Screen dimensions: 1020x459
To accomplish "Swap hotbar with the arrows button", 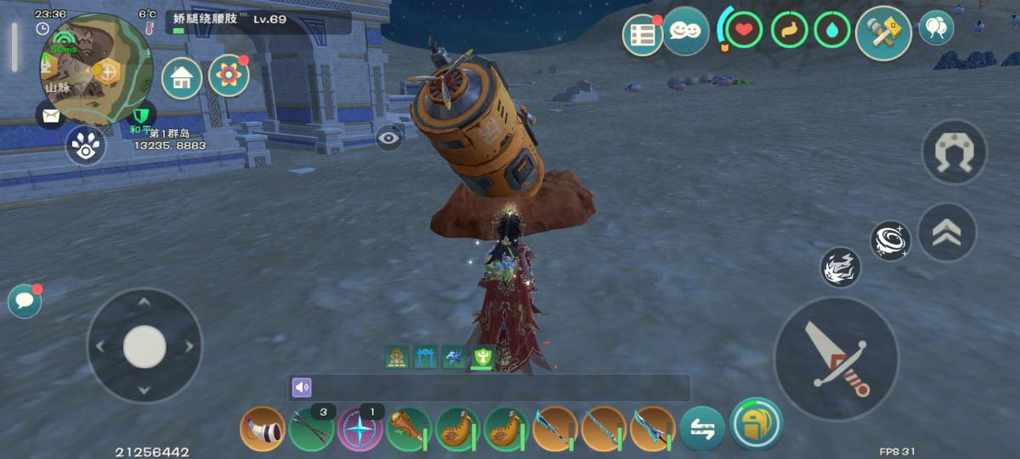I will (702, 430).
